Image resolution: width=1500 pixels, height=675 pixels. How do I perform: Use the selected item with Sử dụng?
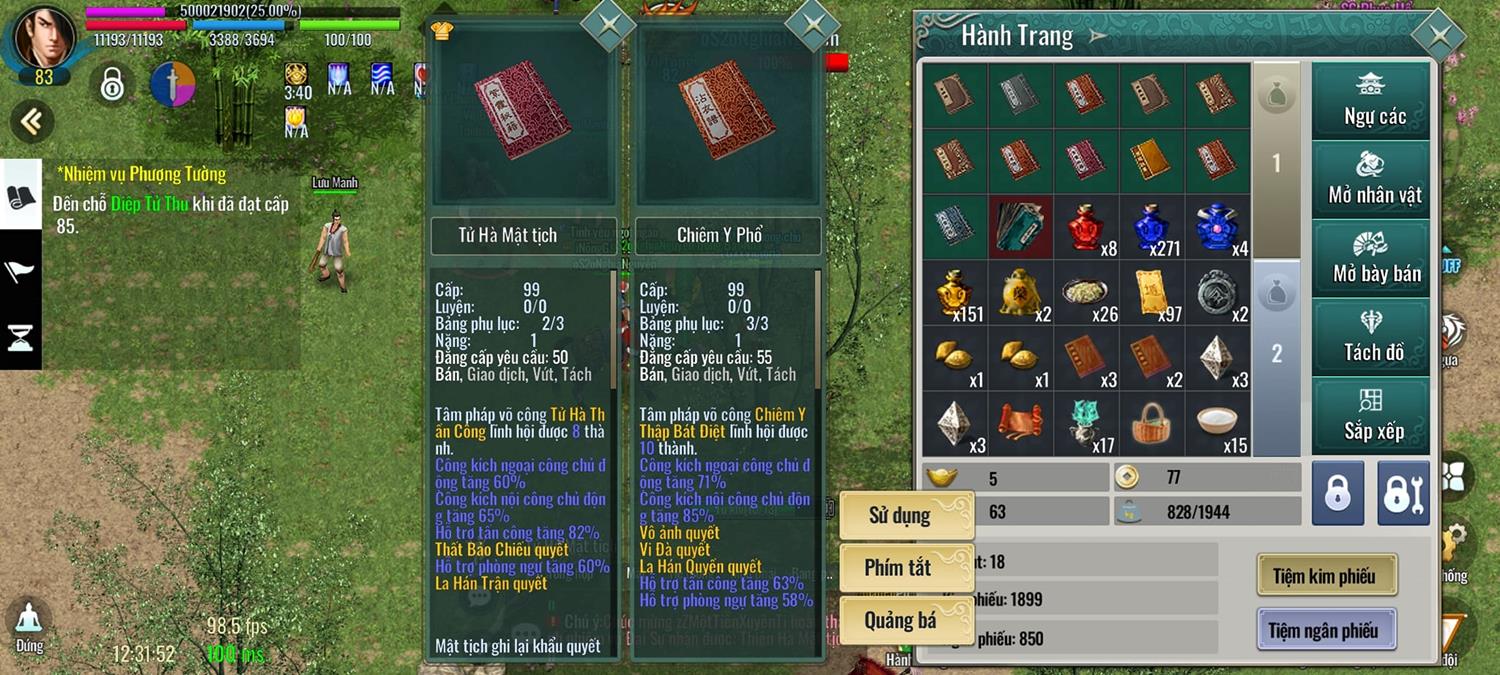[905, 516]
